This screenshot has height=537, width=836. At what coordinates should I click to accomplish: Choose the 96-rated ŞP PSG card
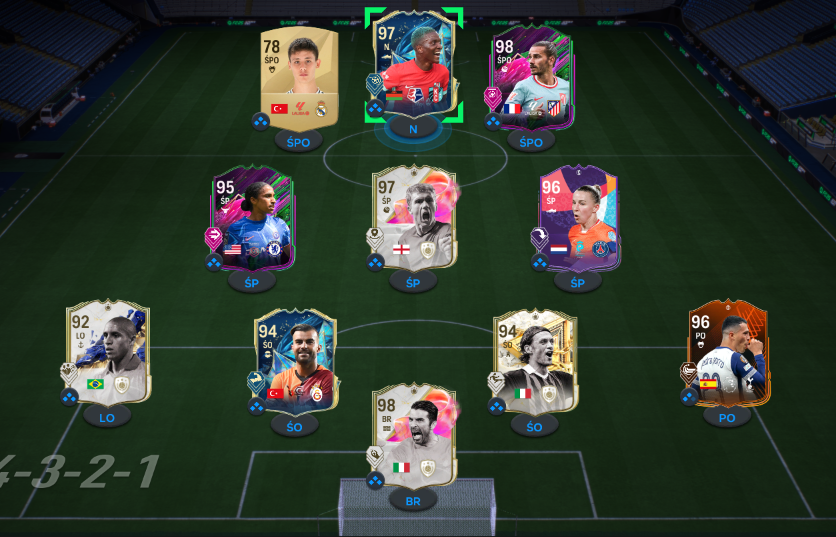(x=577, y=218)
